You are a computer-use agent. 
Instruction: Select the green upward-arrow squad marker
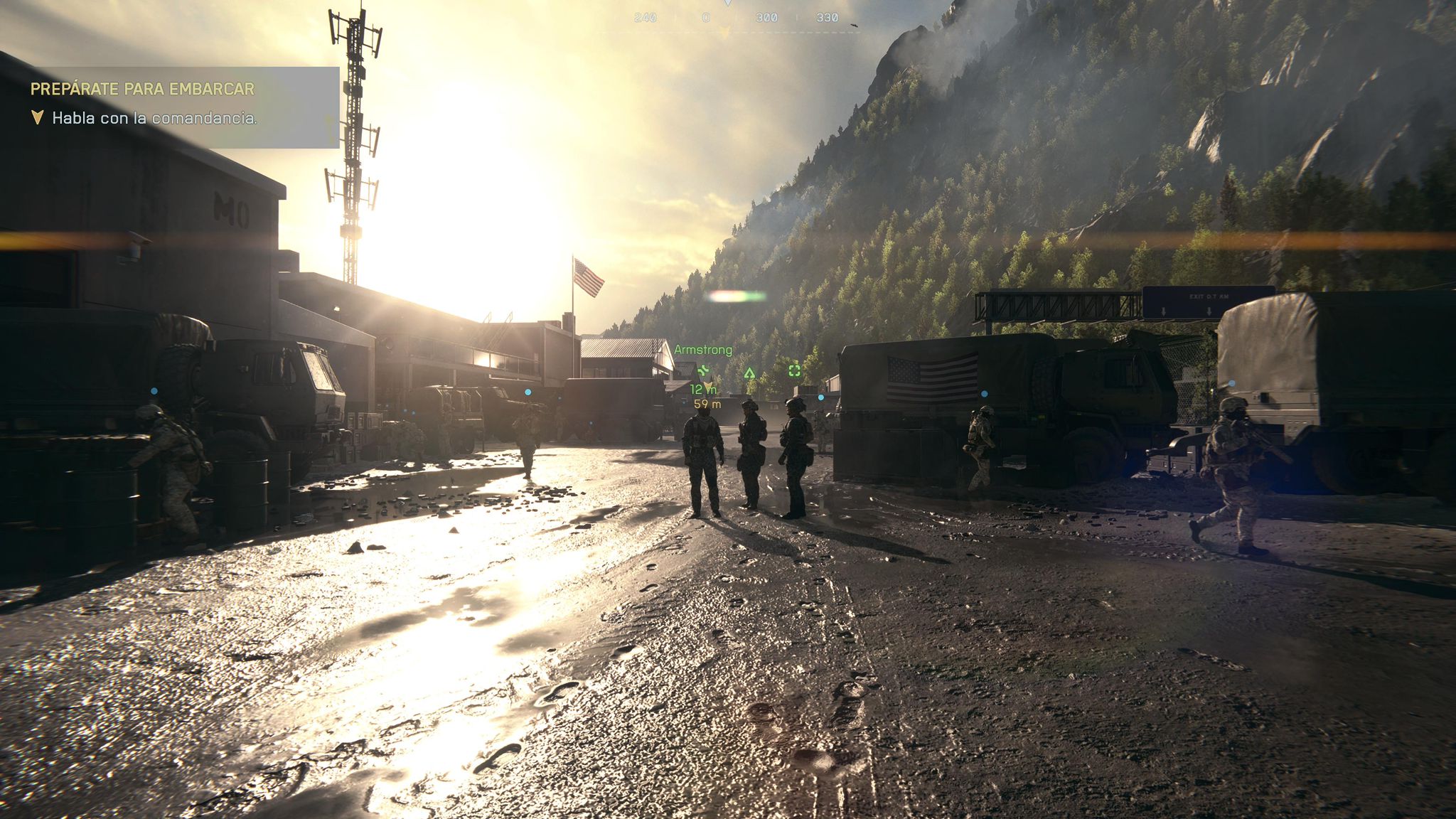tap(749, 373)
